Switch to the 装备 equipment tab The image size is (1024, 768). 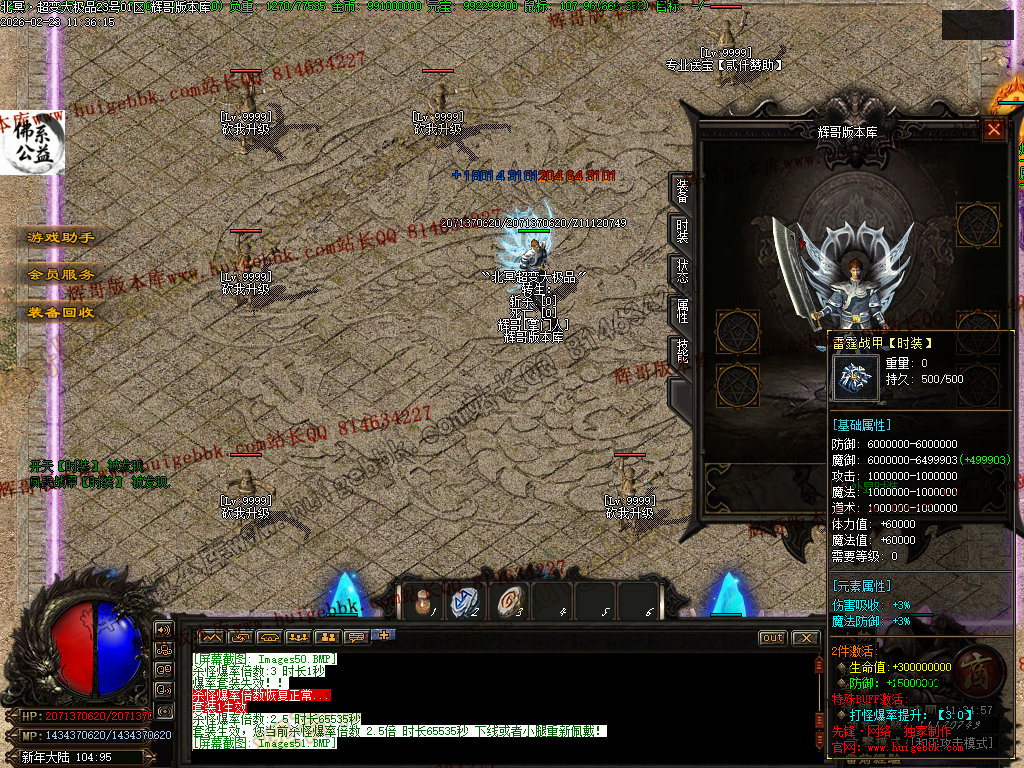click(x=681, y=190)
